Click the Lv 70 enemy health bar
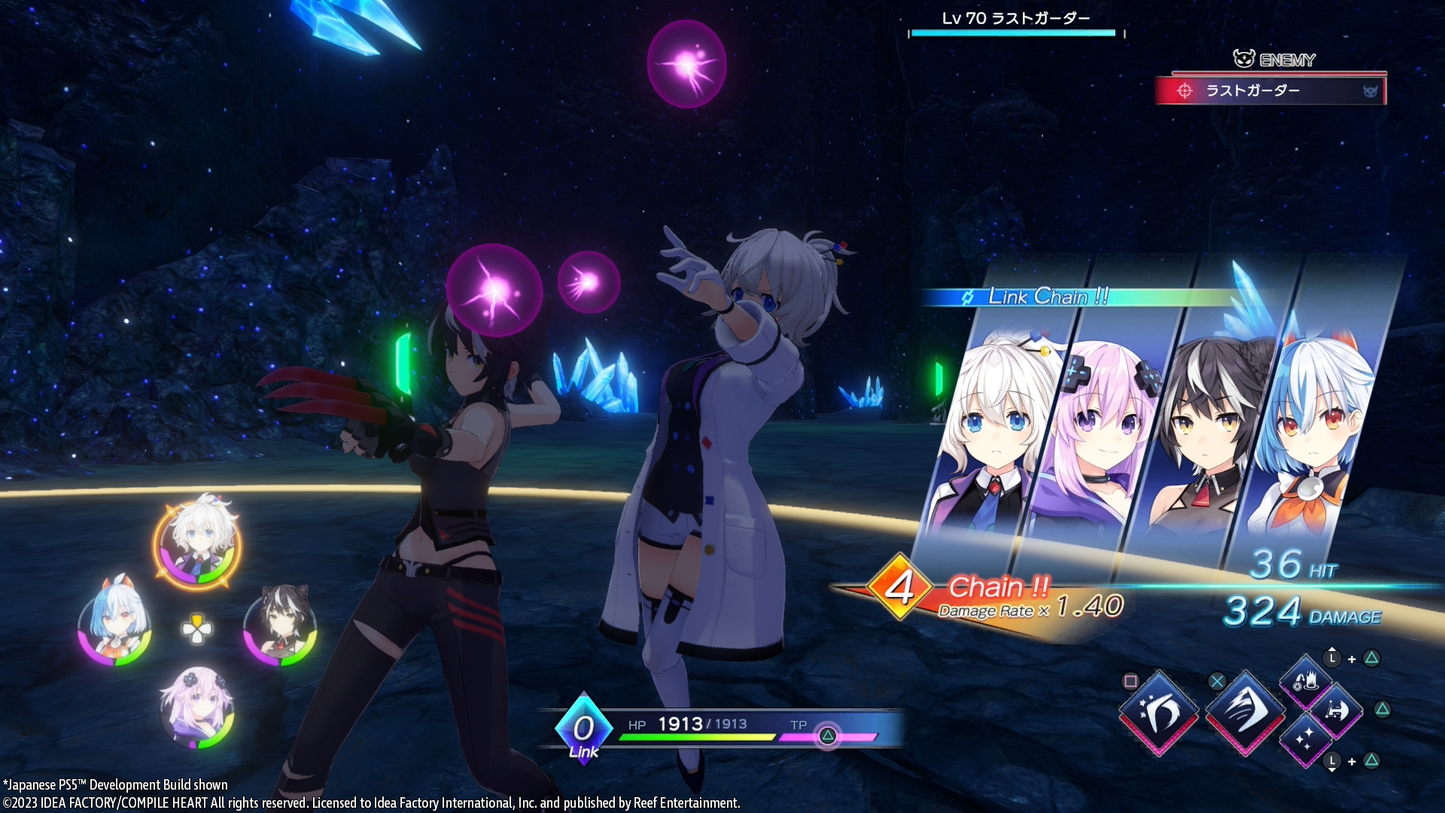Viewport: 1445px width, 813px height. click(1012, 31)
